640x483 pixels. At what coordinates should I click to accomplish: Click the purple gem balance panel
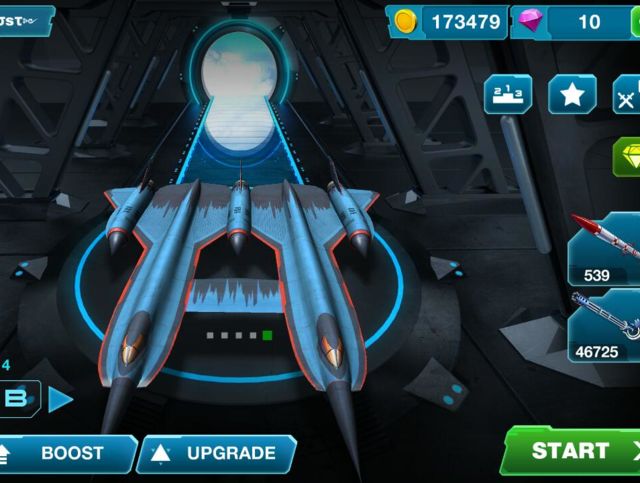point(570,21)
